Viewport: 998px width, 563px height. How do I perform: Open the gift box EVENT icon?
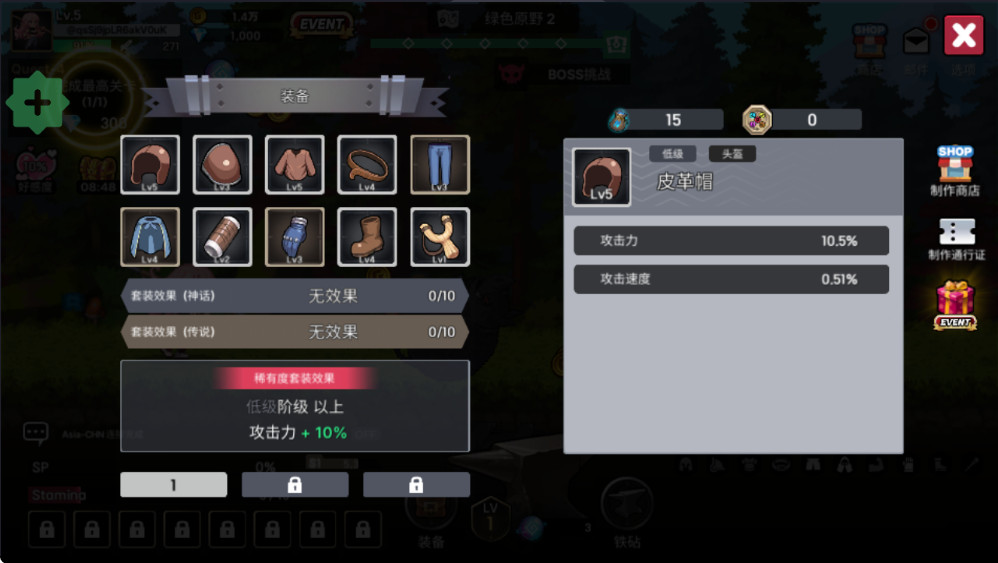(x=955, y=305)
